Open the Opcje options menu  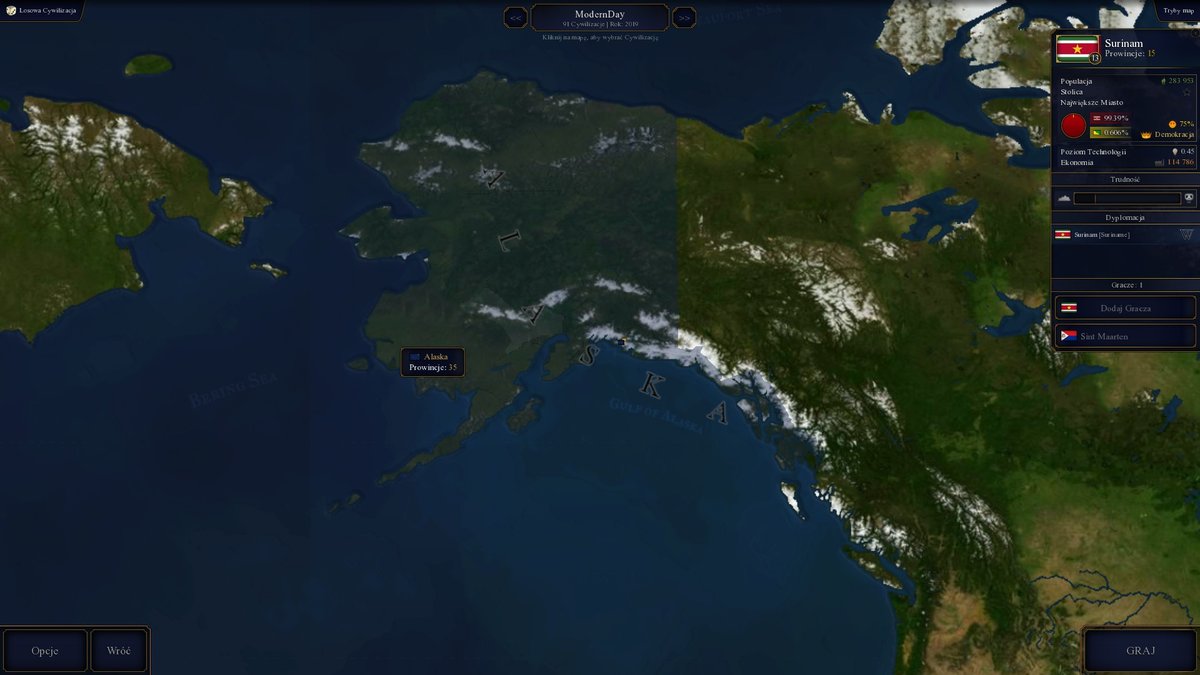[x=45, y=650]
